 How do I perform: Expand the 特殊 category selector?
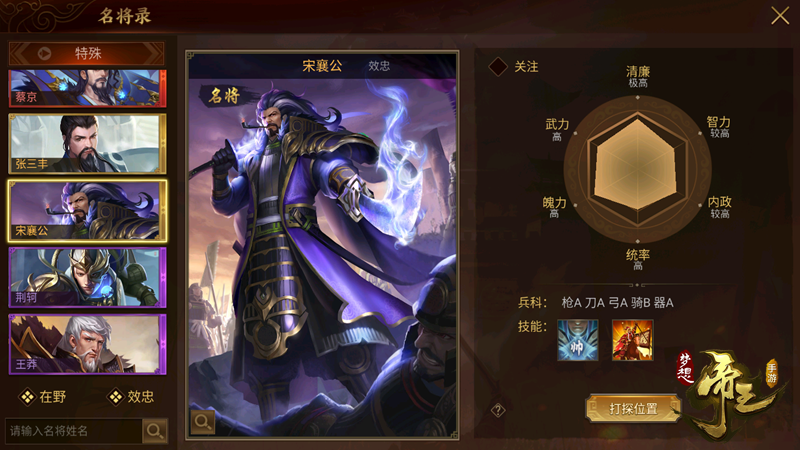point(87,53)
